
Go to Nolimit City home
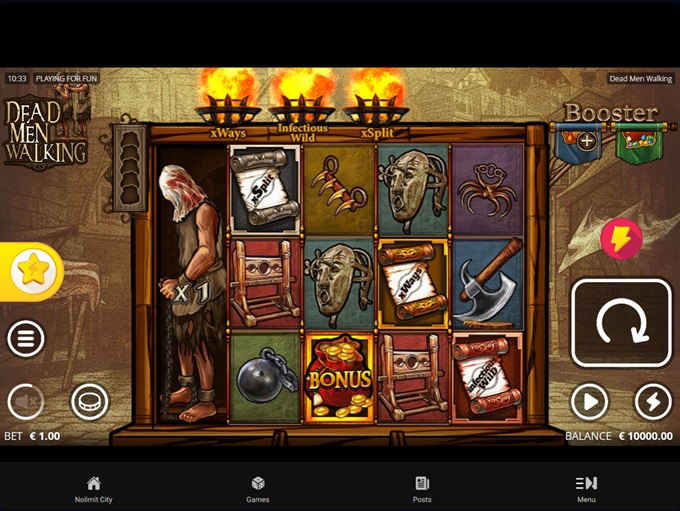(93, 489)
